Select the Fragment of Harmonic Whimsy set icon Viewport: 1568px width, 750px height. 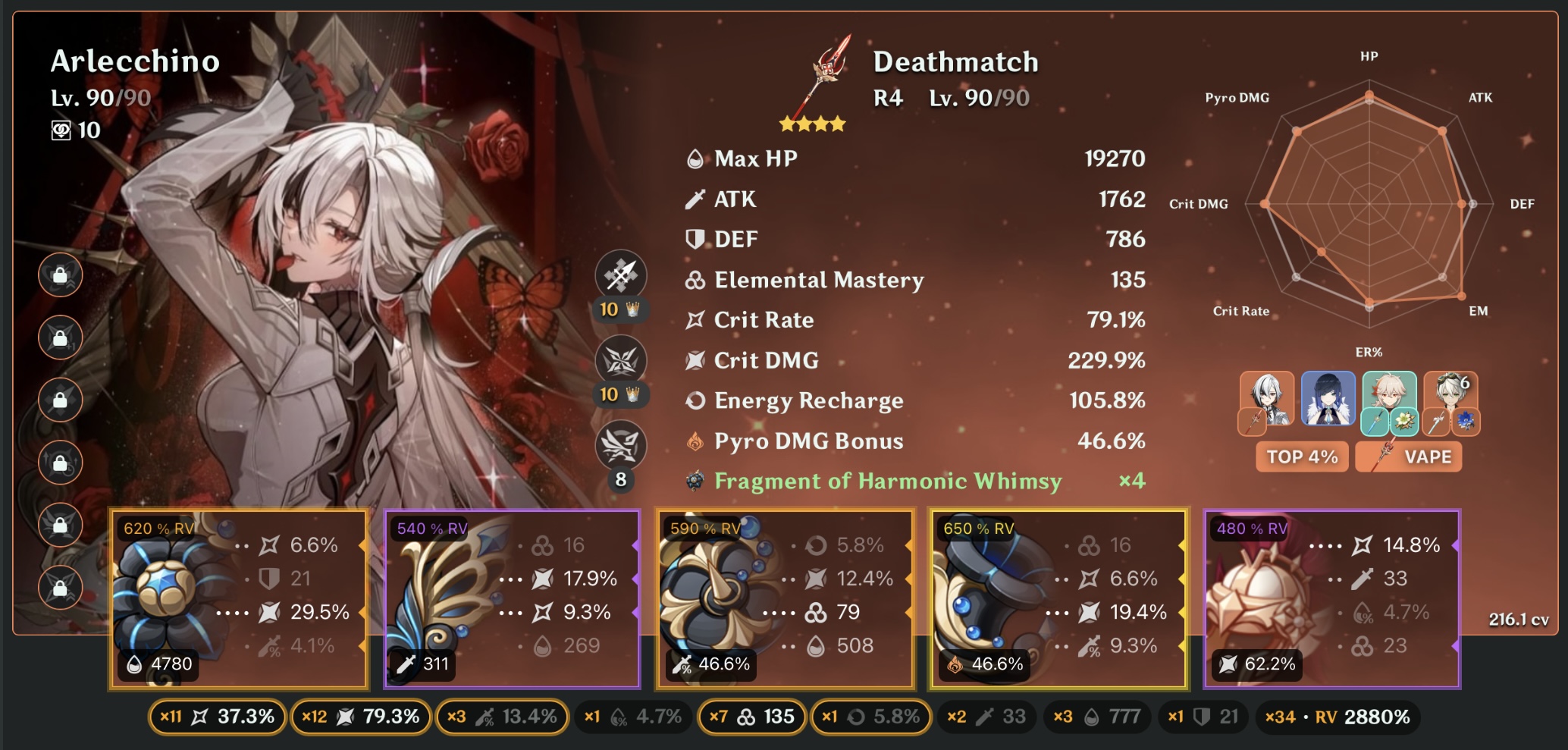693,480
